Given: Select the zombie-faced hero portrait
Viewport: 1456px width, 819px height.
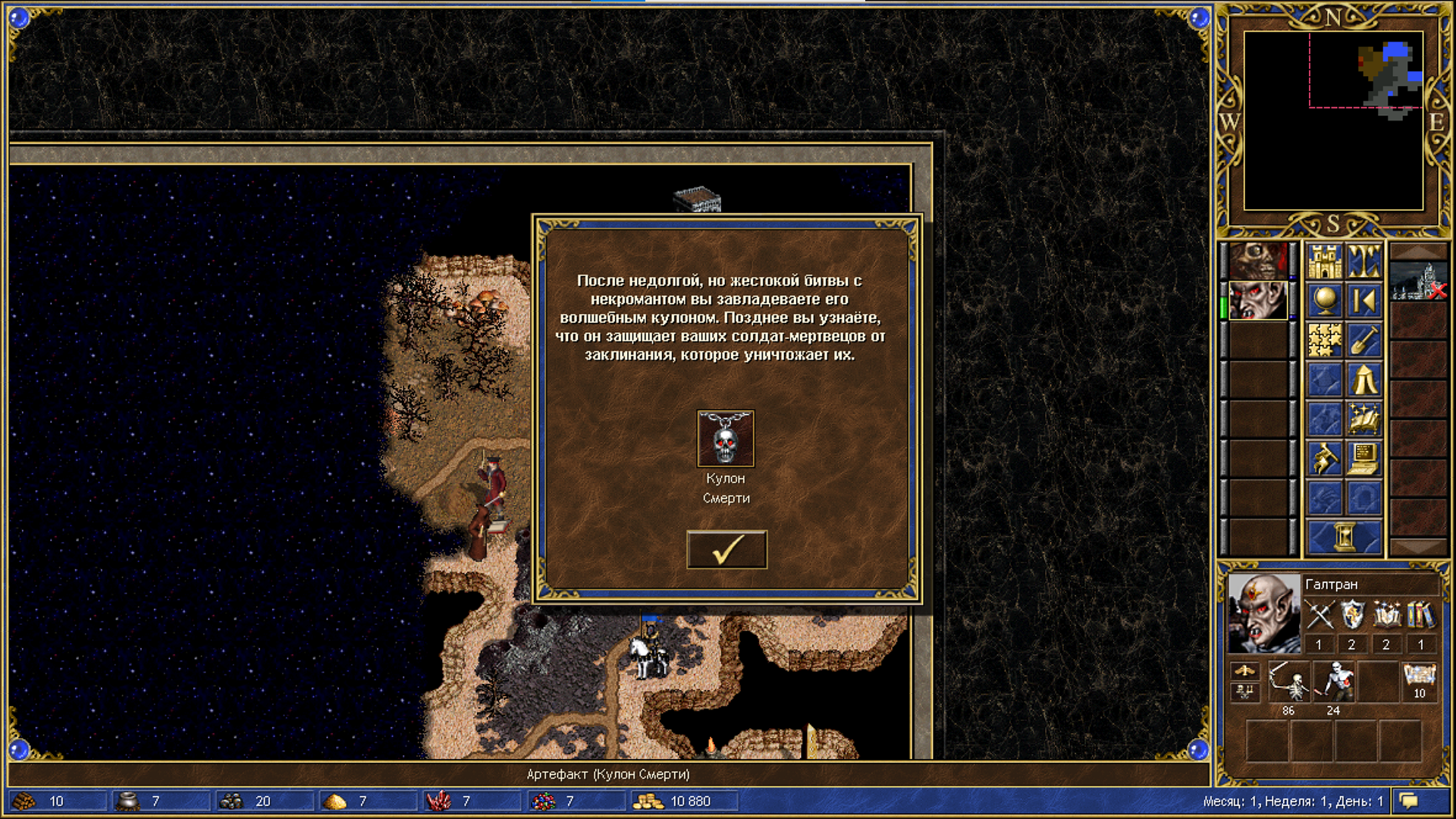Looking at the screenshot, I should point(1258,262).
